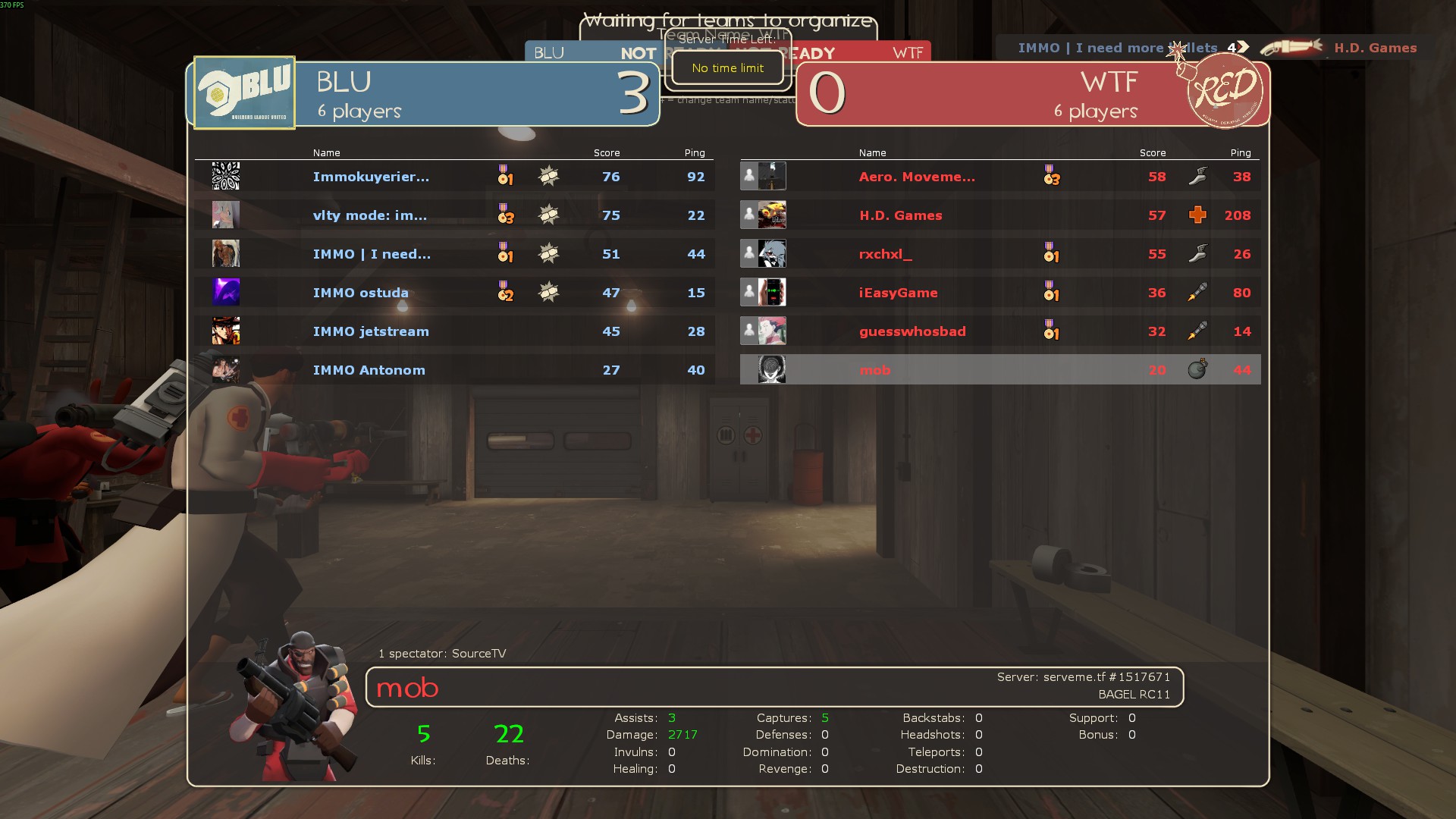
Task: Choose IMMO jetstream's scoreboard row
Action: (371, 331)
